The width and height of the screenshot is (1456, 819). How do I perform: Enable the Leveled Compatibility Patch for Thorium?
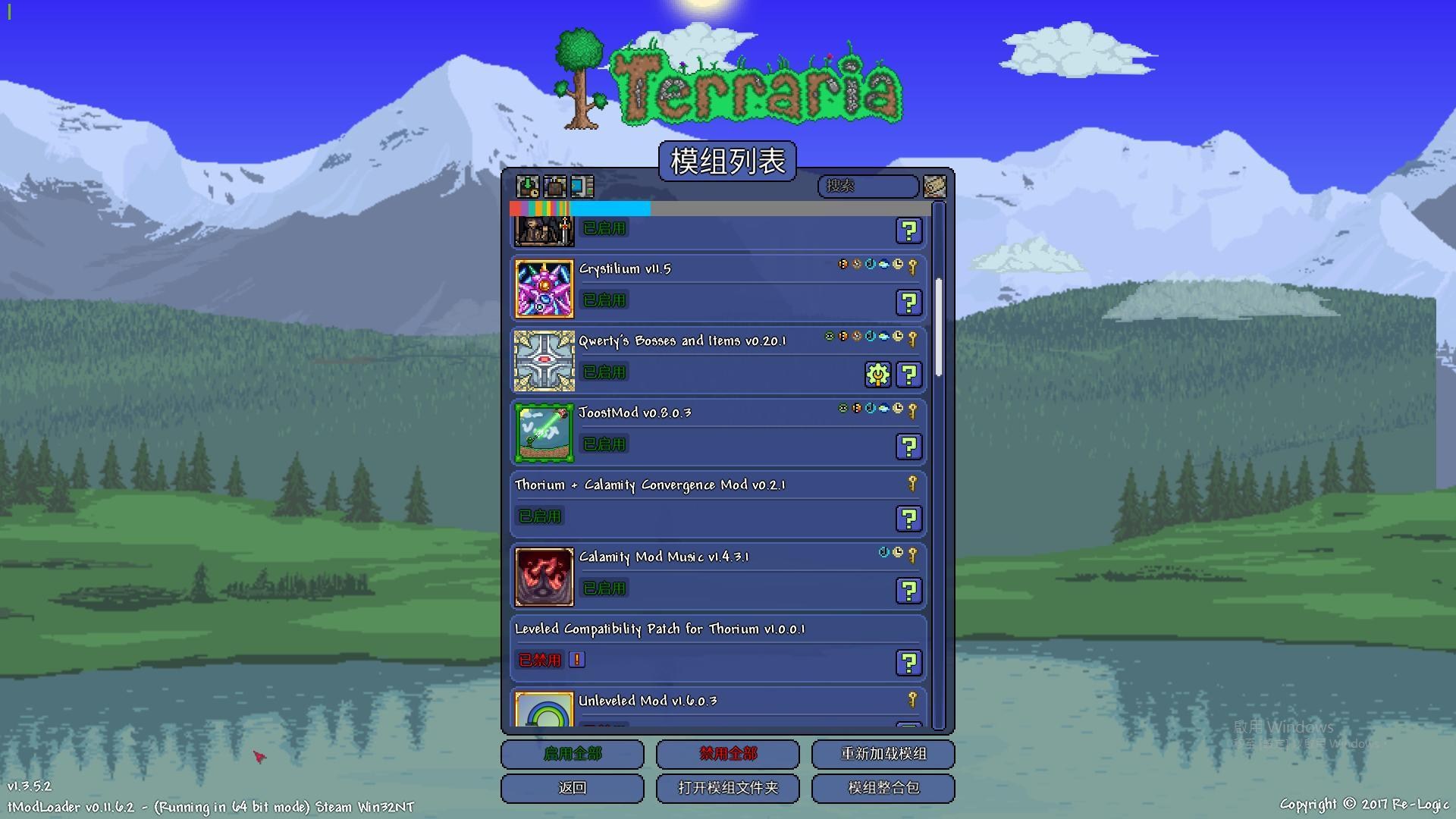[539, 660]
